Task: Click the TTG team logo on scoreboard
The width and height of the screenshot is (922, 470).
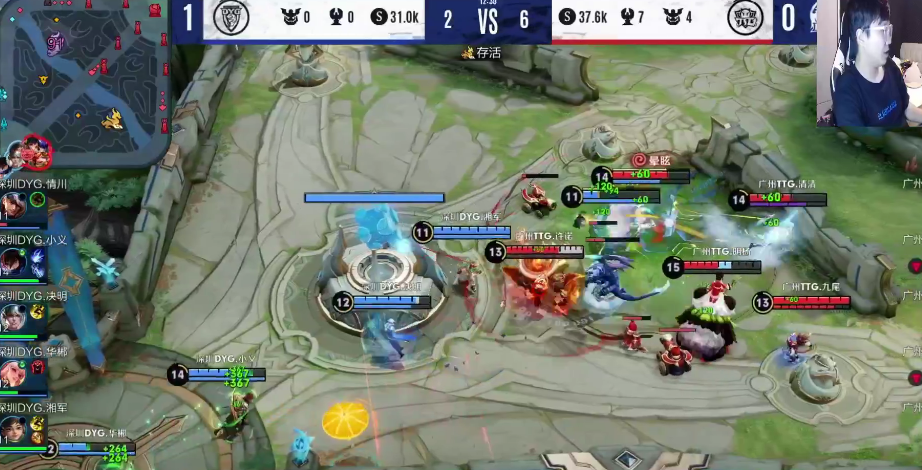Action: coord(744,18)
